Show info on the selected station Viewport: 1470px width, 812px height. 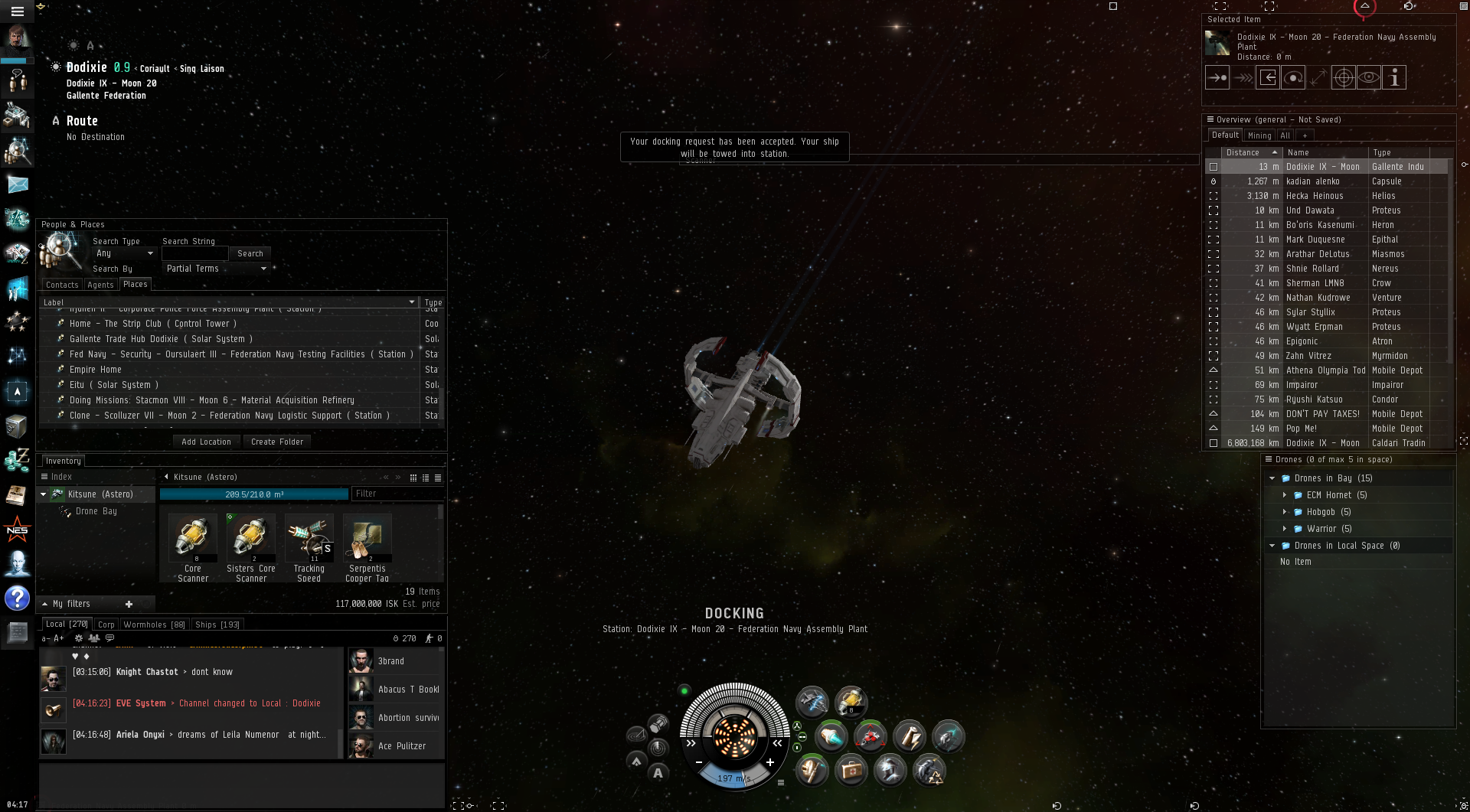1394,77
